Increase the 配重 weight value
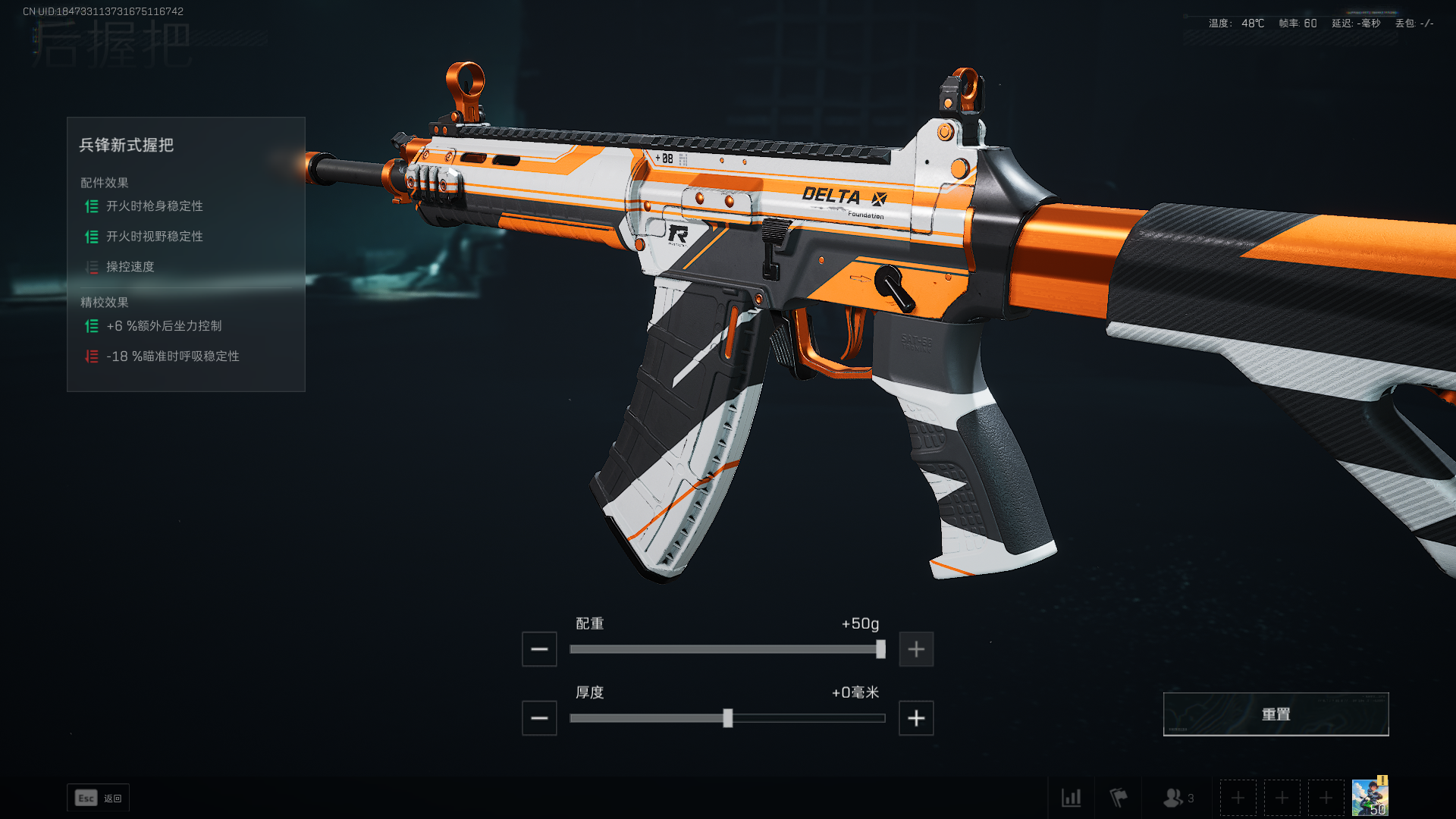The height and width of the screenshot is (819, 1456). (916, 649)
